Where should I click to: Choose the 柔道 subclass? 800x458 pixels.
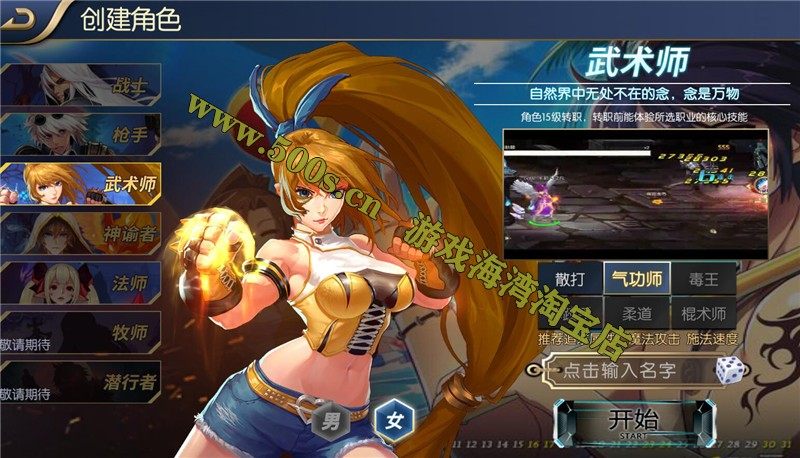click(x=638, y=313)
